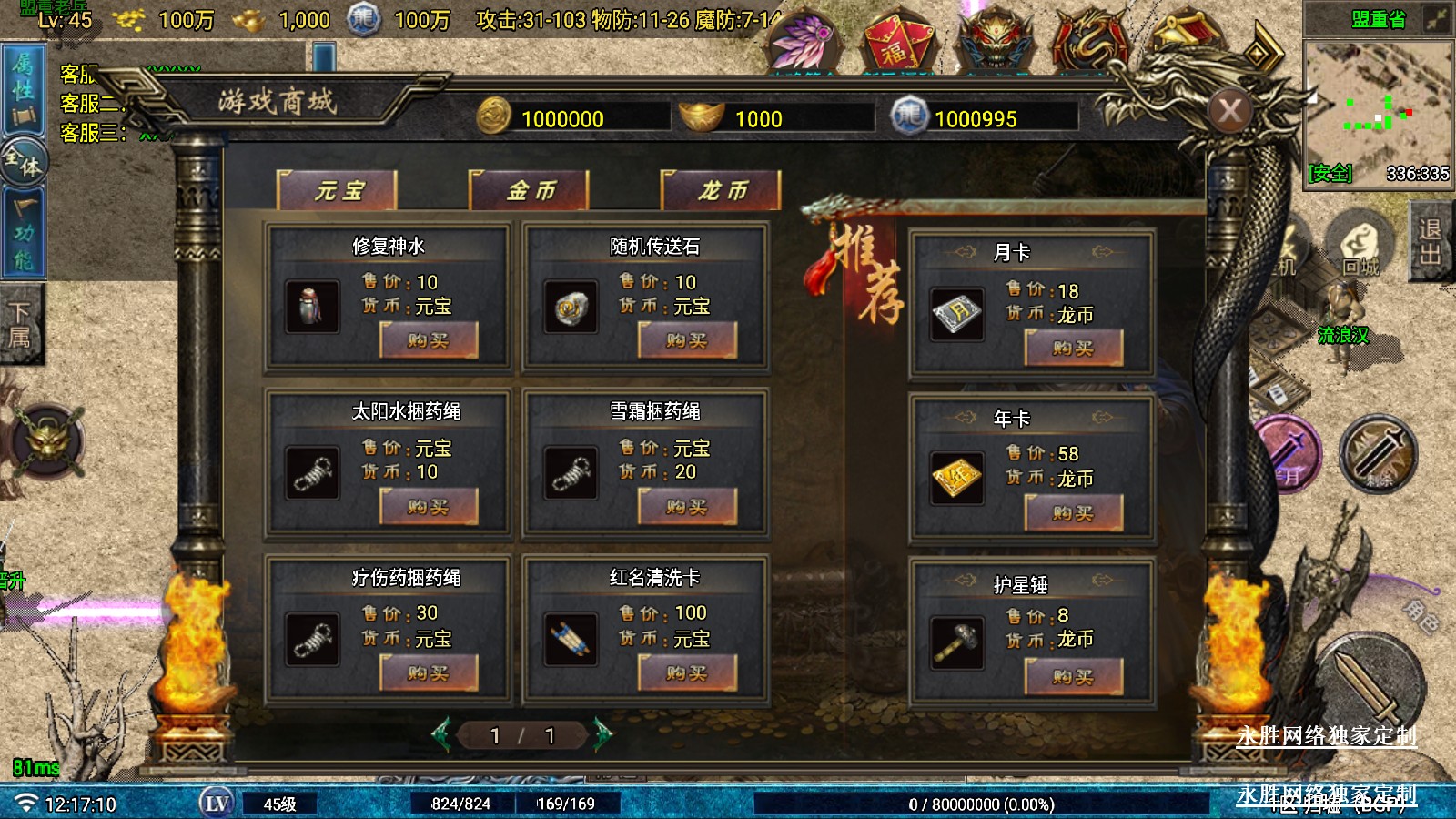This screenshot has height=819, width=1456.
Task: Purchase the 随机传送石 teleport stone
Action: pos(687,341)
